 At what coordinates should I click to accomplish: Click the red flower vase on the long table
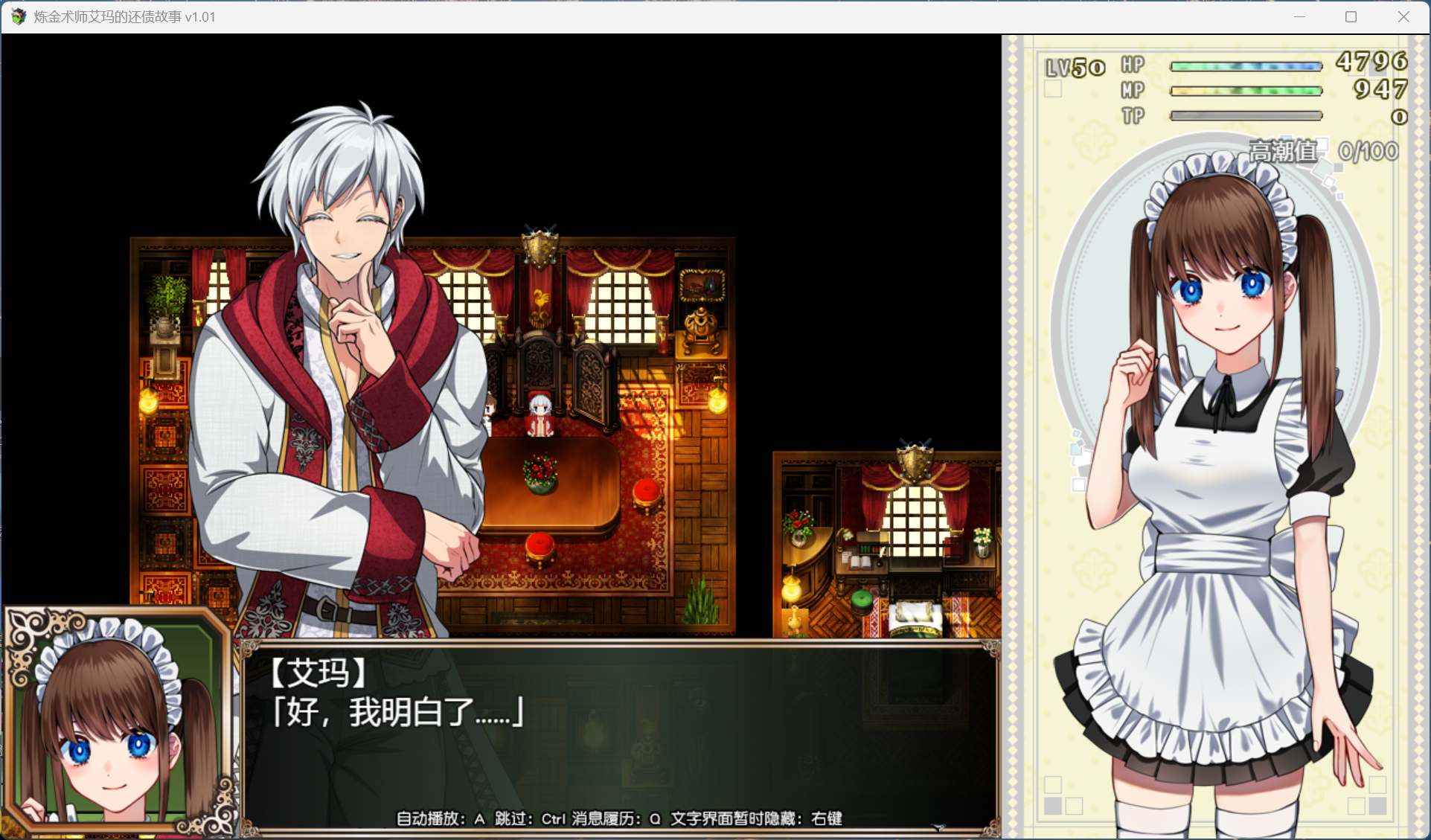coord(541,476)
